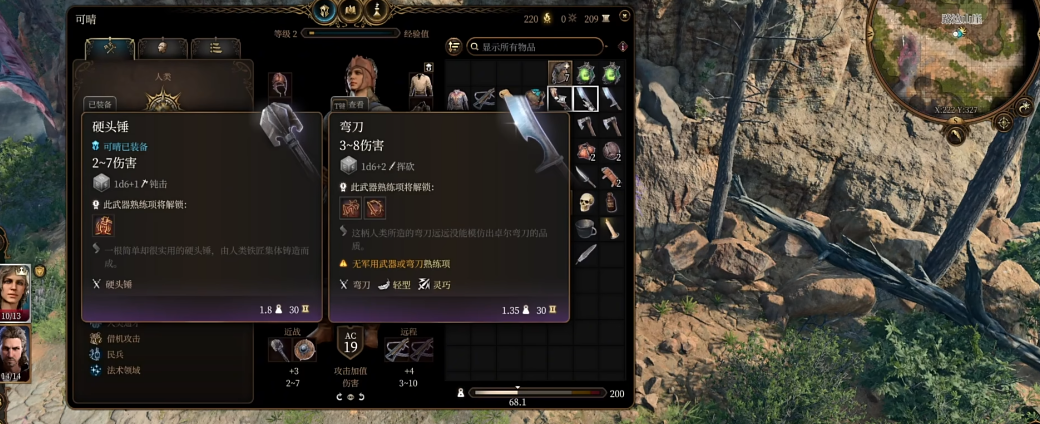Pick the candle item slot

click(x=611, y=229)
